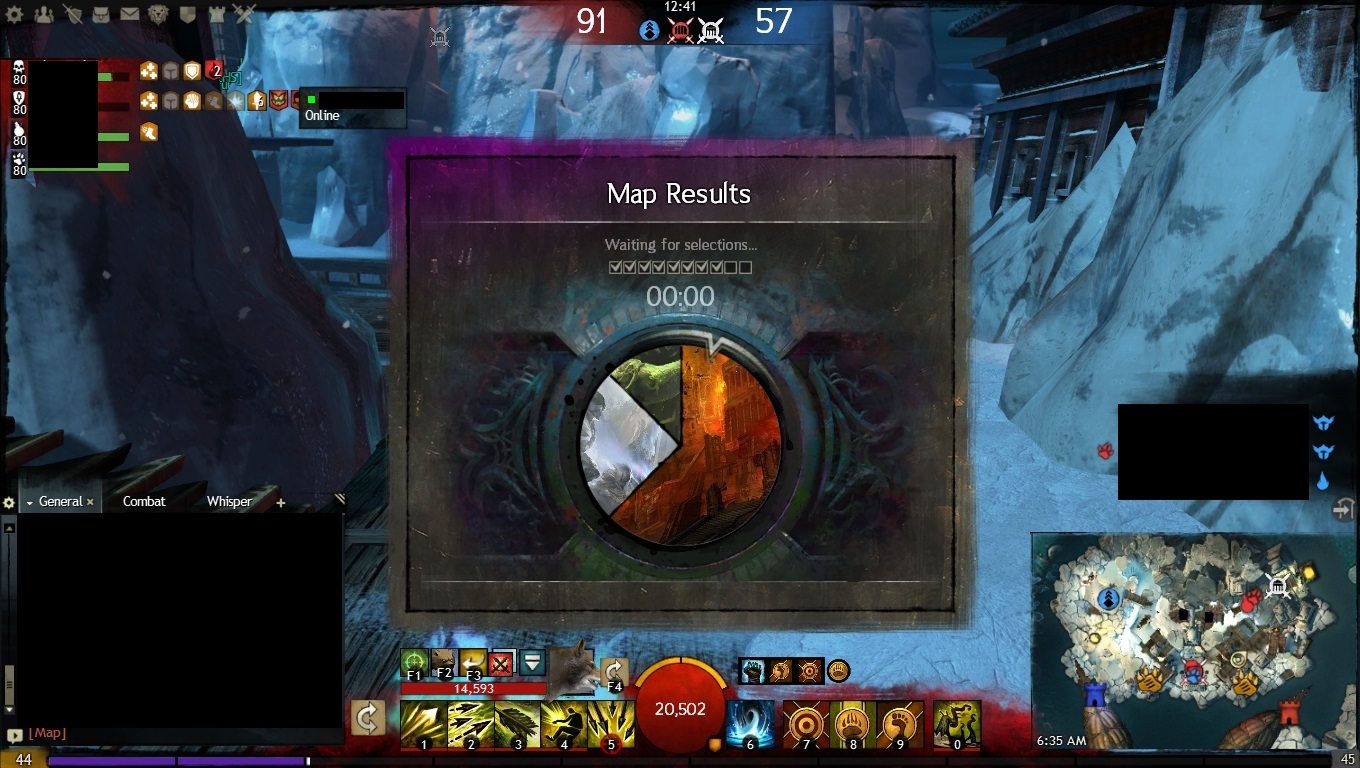The width and height of the screenshot is (1360, 768).
Task: Trigger the F1 pet attack command
Action: [x=414, y=663]
